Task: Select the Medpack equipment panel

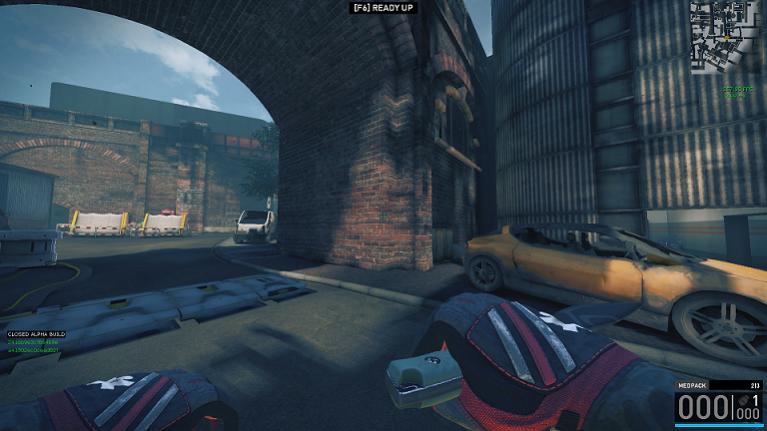Action: [718, 404]
